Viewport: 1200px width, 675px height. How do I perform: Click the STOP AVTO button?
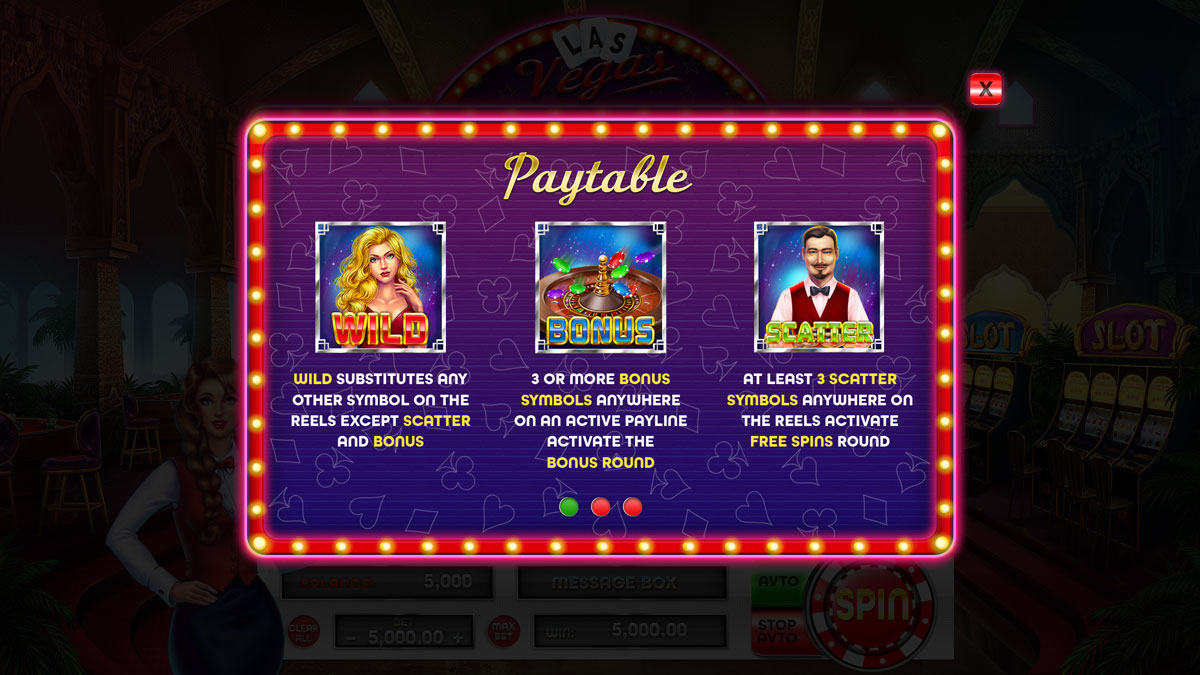(x=779, y=632)
